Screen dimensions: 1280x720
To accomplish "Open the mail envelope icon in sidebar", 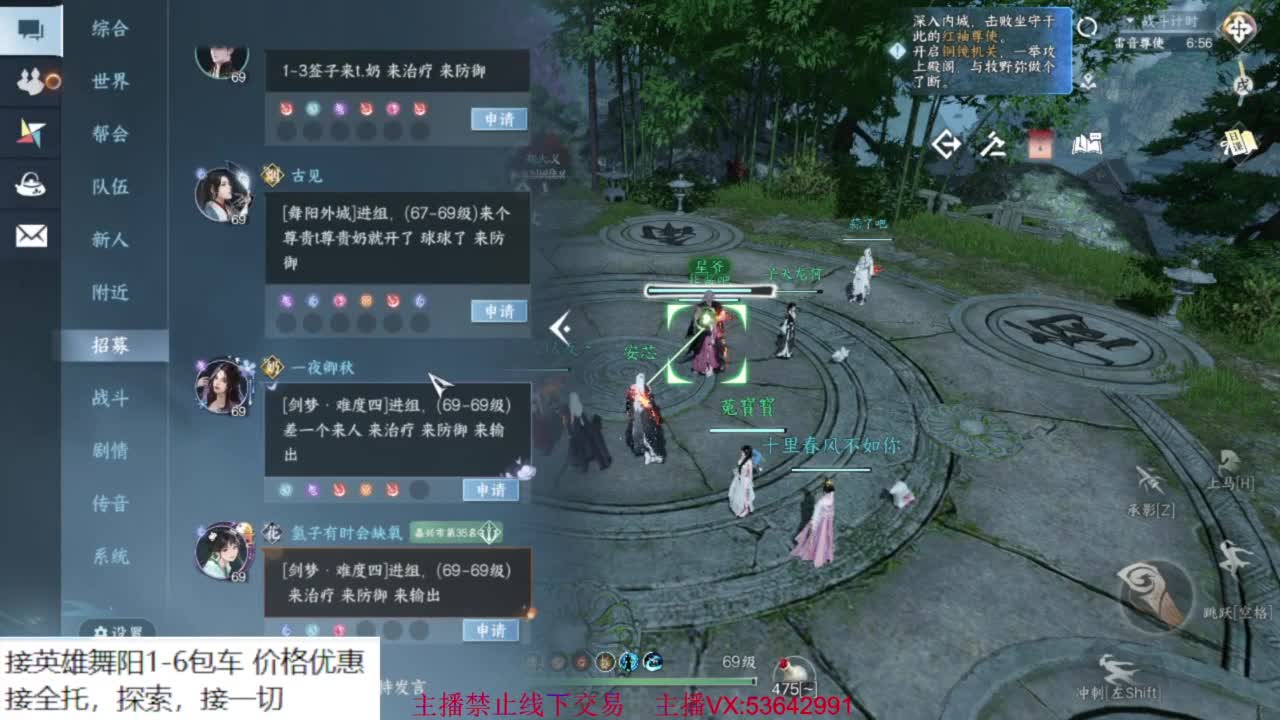I will click(x=32, y=233).
